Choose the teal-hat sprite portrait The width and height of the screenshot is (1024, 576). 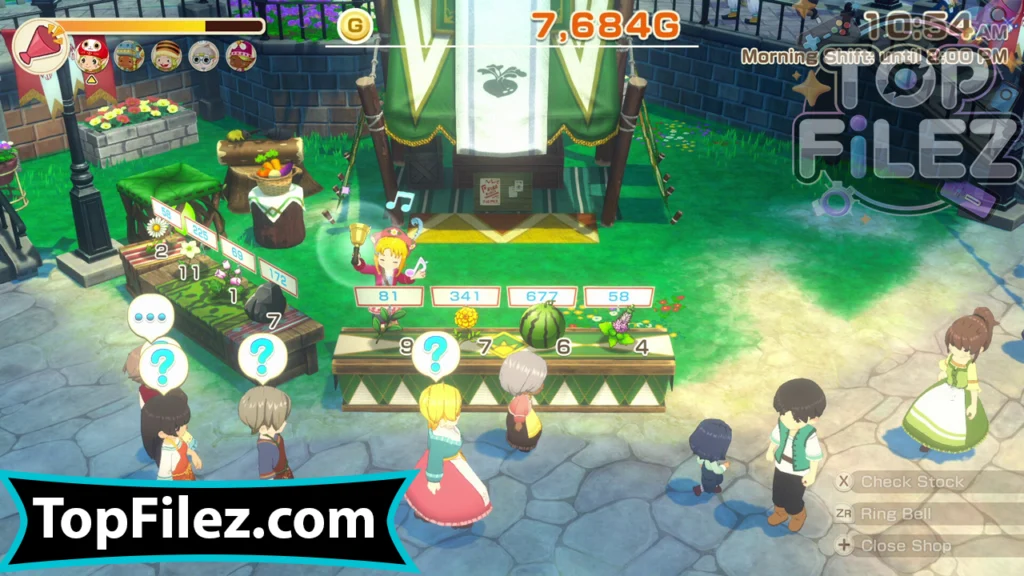click(129, 55)
